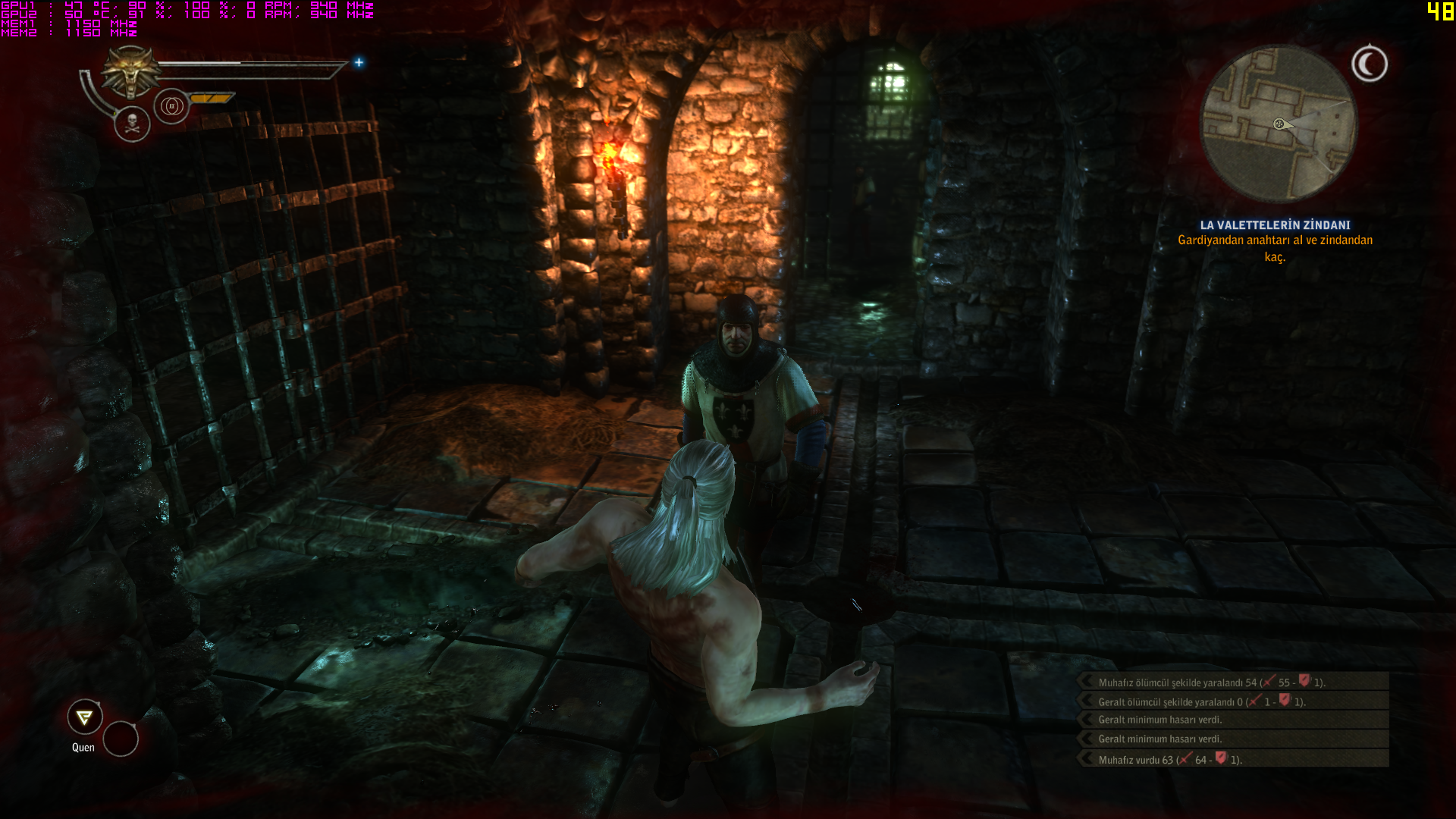The width and height of the screenshot is (1456, 819).
Task: Click the empty round item slot beside Quen
Action: point(121,739)
